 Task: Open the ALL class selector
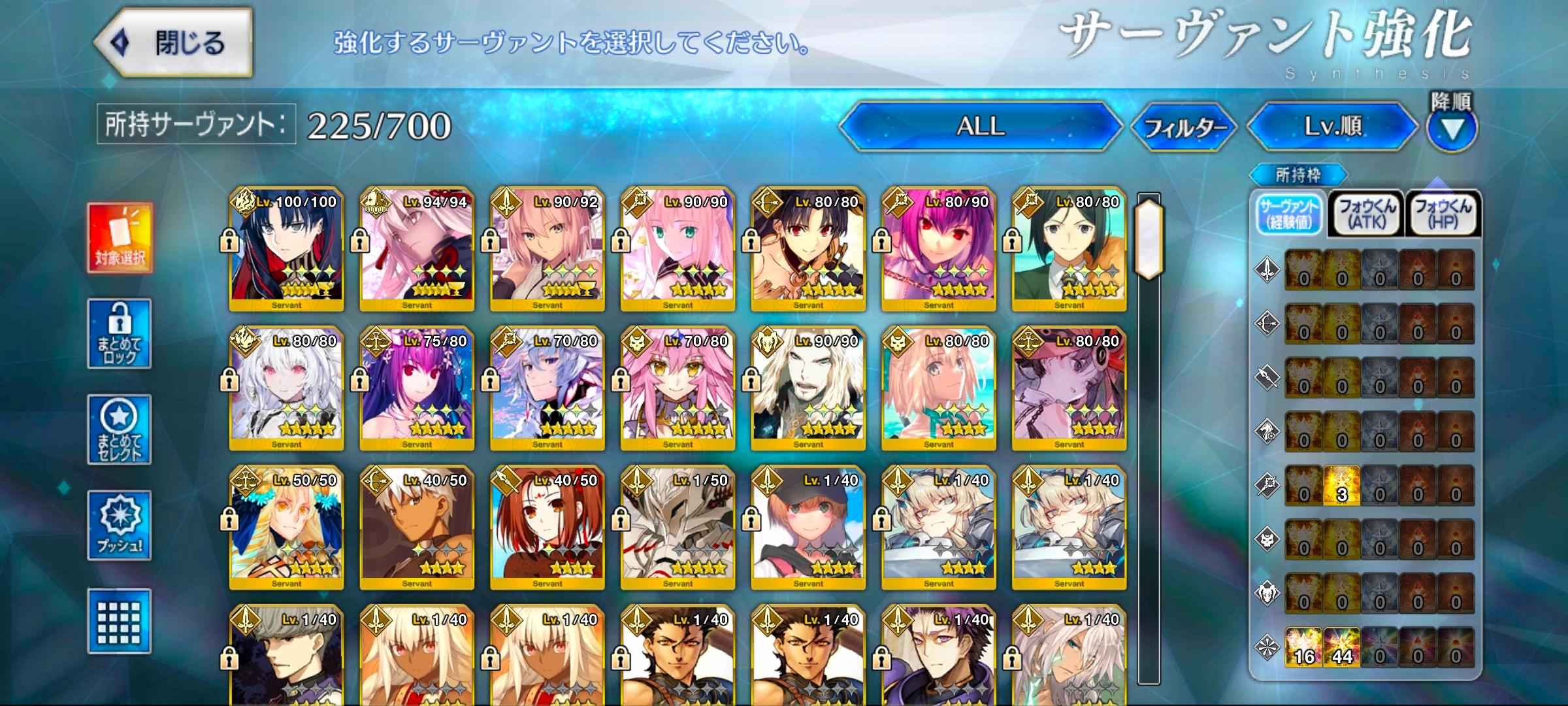coord(980,126)
